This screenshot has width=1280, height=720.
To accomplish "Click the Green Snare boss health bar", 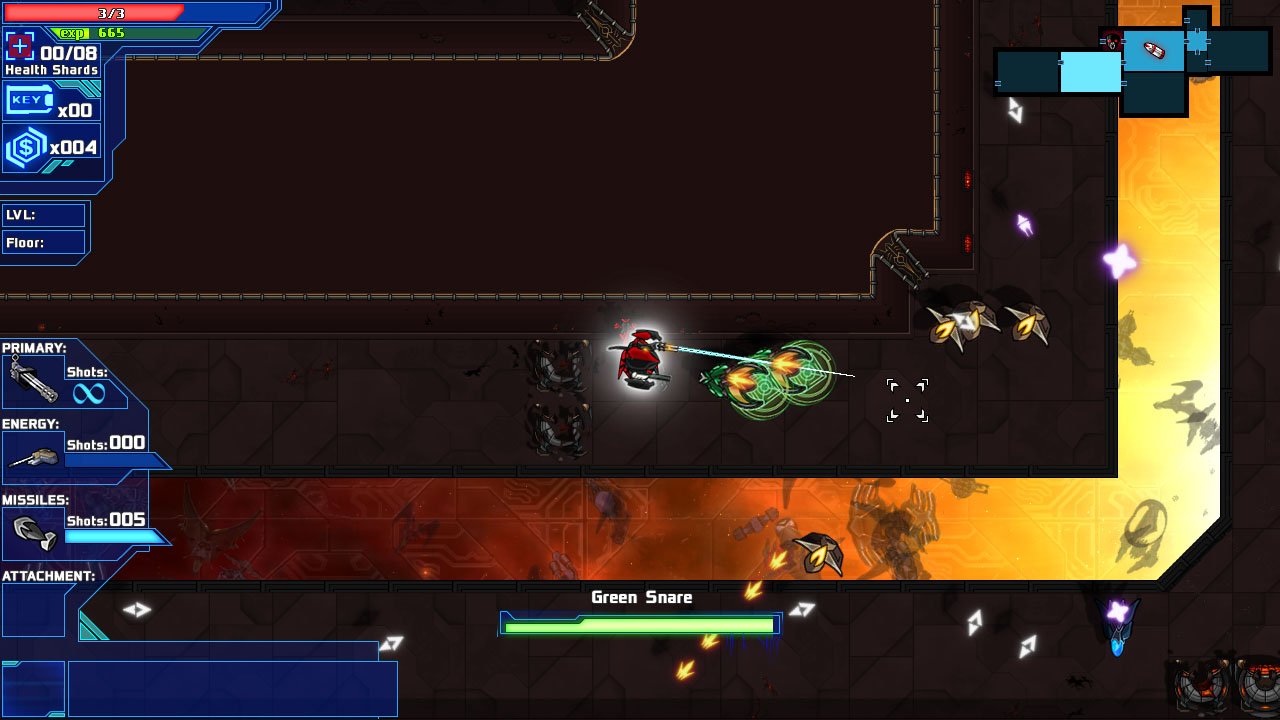I will point(640,623).
